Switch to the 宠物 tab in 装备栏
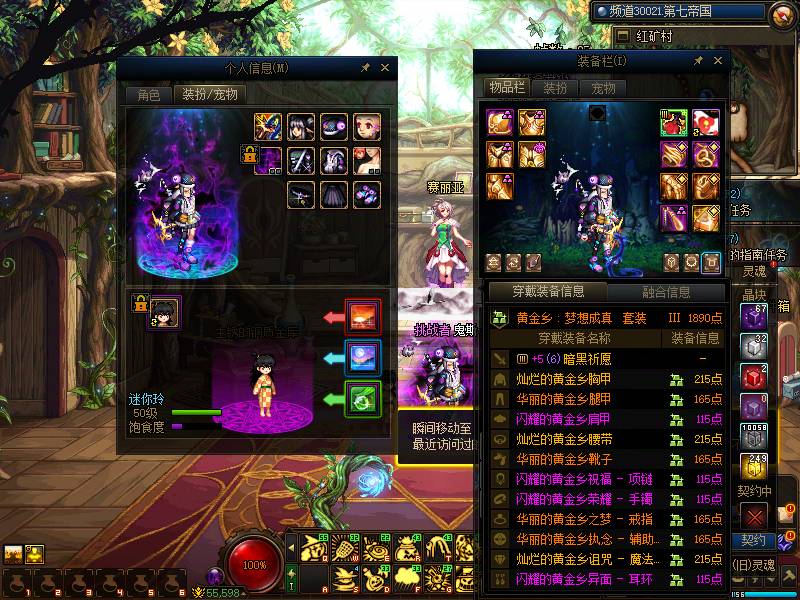The image size is (800, 600). pos(603,88)
